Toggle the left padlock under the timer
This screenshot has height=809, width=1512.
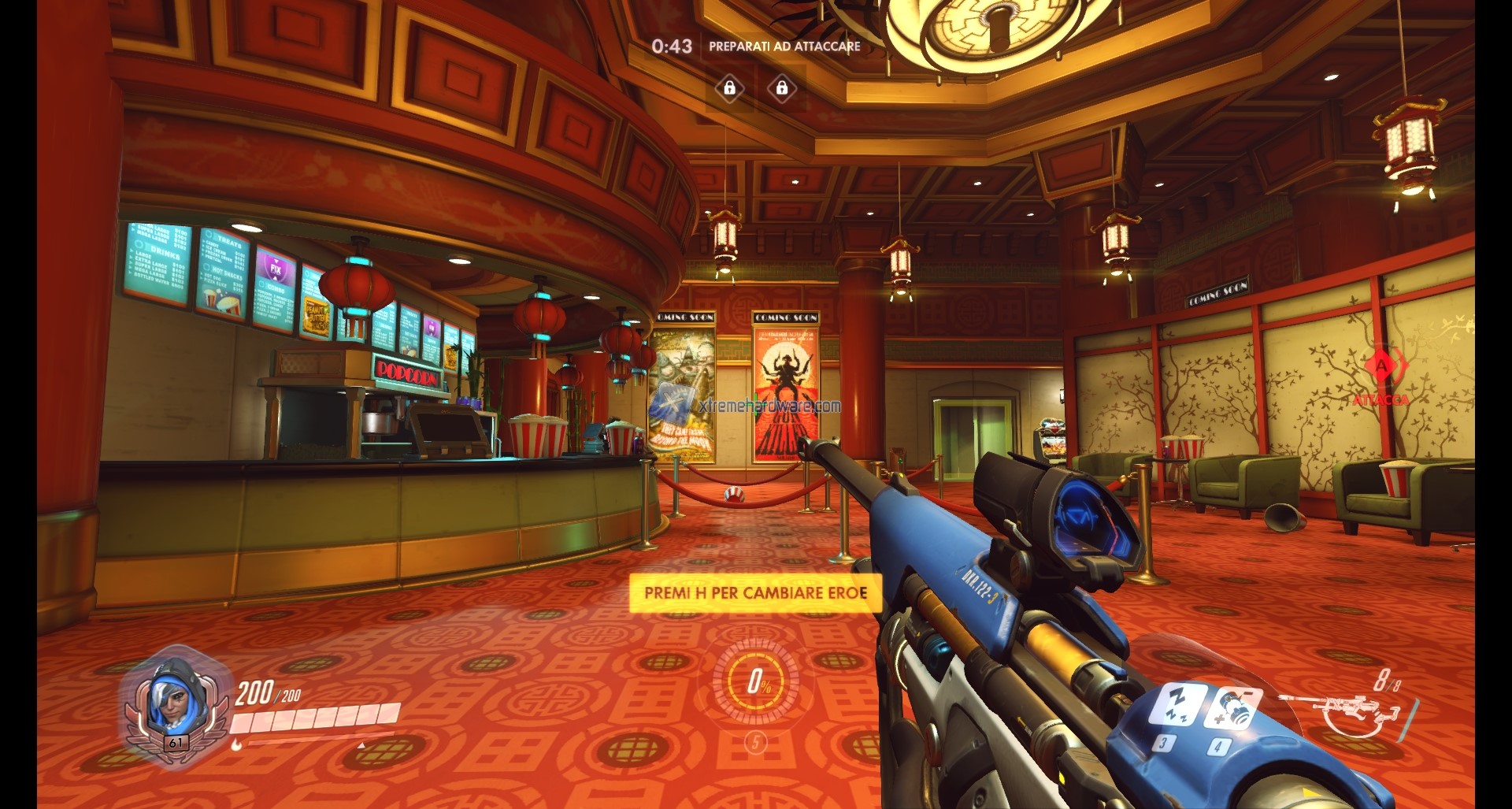(729, 89)
